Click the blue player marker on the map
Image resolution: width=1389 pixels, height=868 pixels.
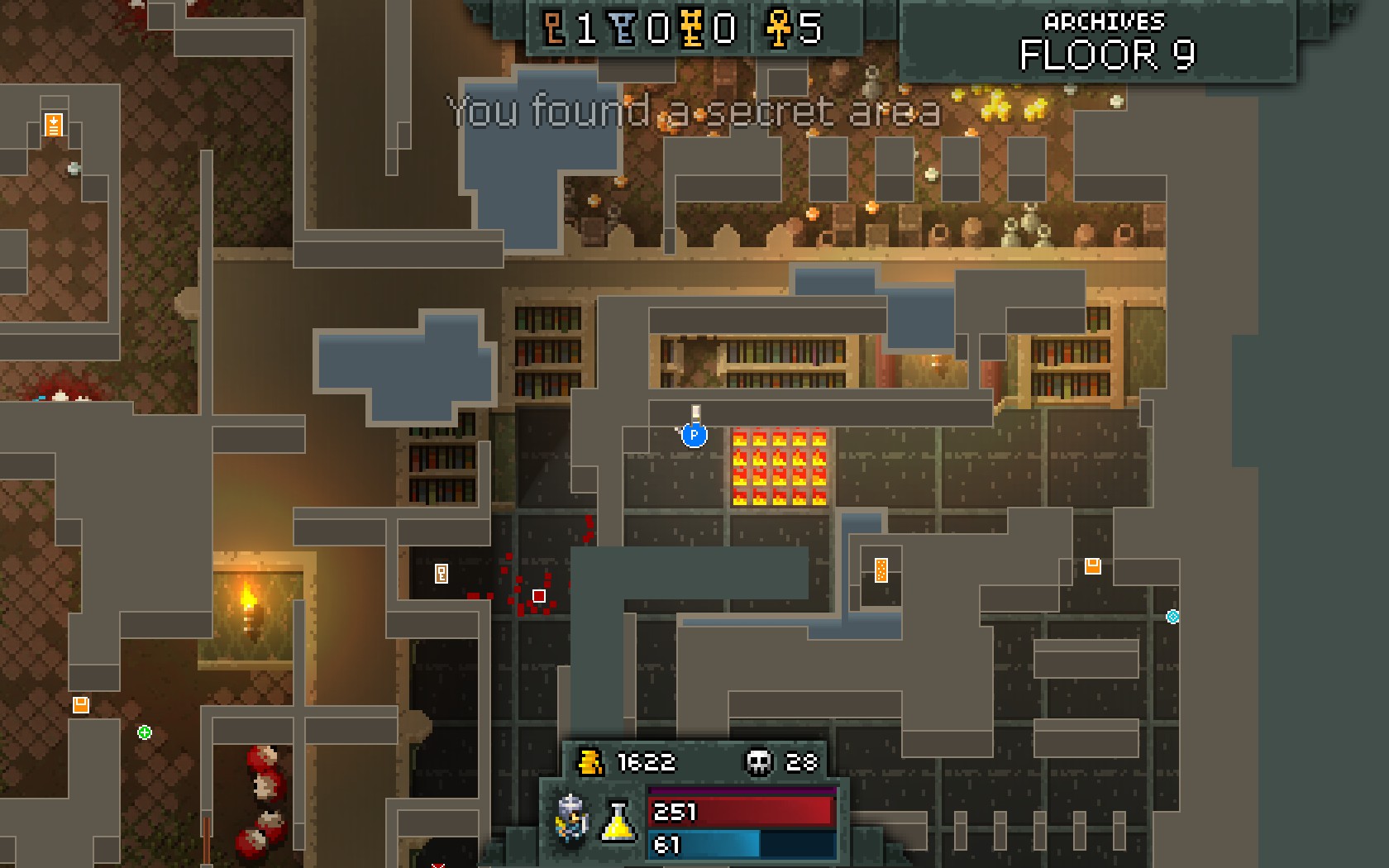tap(694, 434)
